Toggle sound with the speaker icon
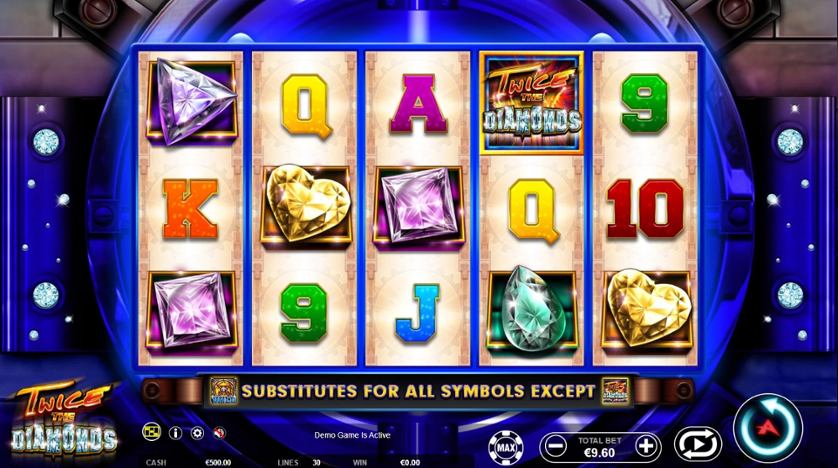838x468 pixels. [x=219, y=433]
